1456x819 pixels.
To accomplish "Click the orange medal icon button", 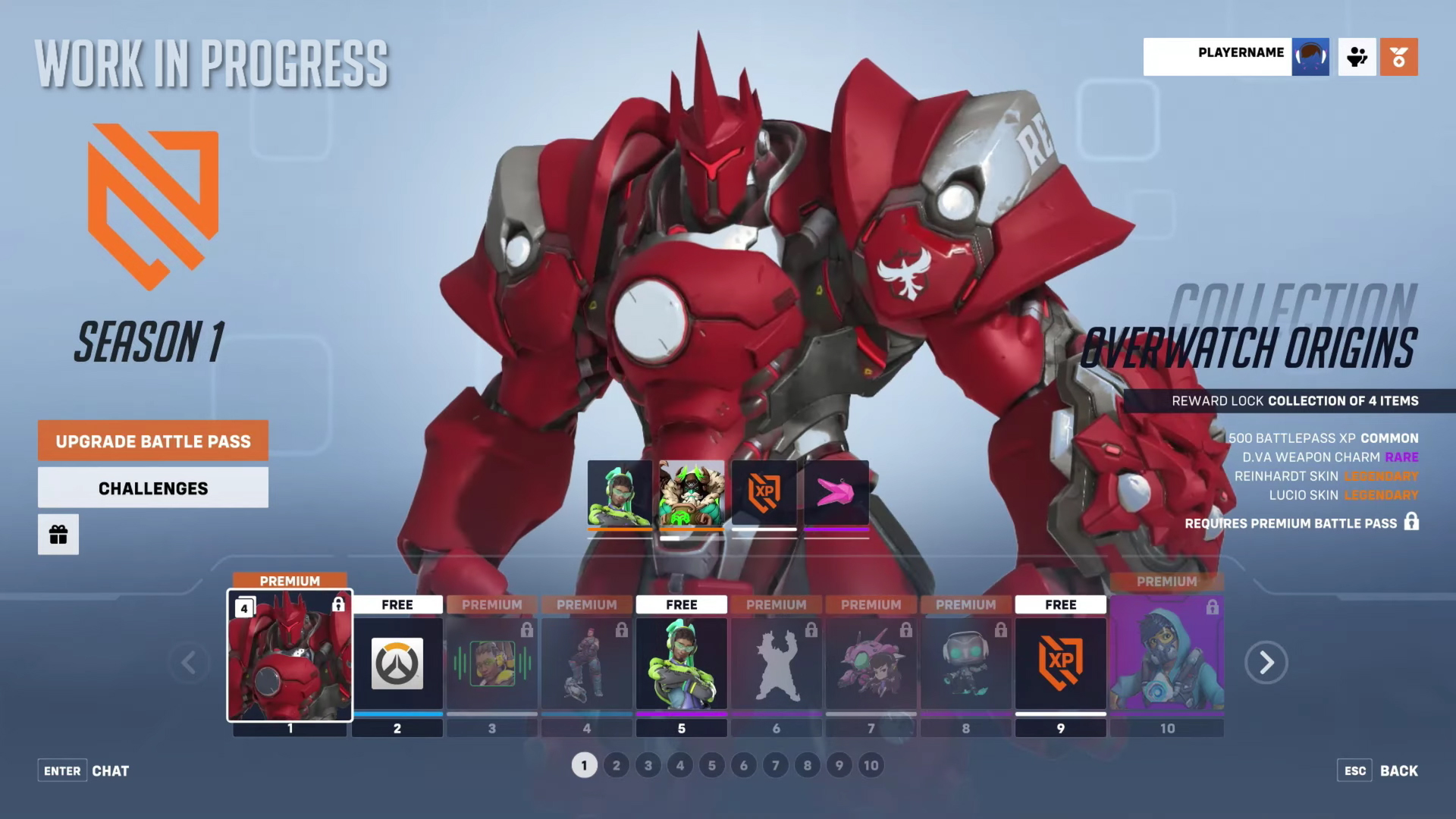I will point(1398,57).
